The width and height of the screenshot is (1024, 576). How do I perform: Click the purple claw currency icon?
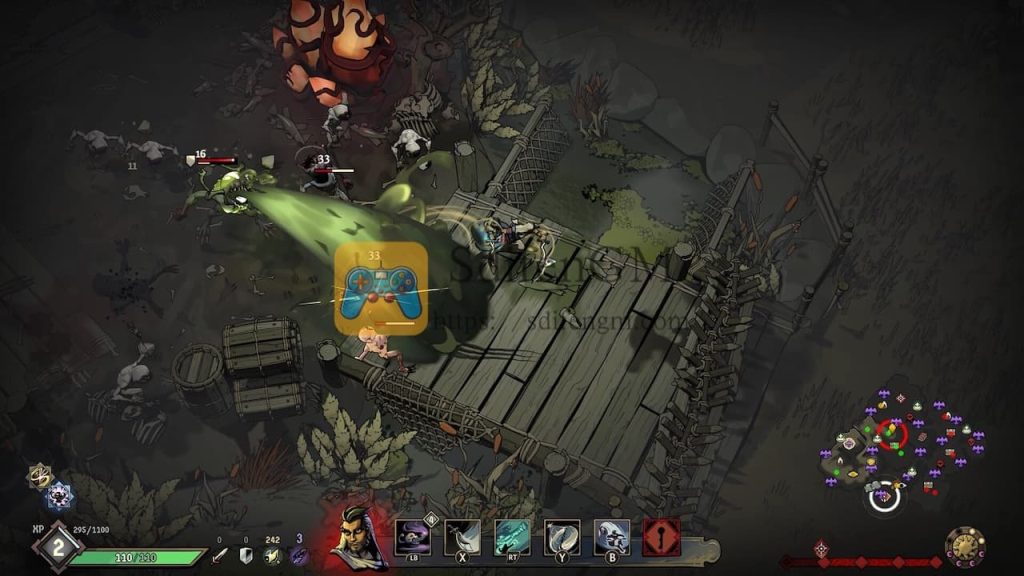click(x=298, y=555)
